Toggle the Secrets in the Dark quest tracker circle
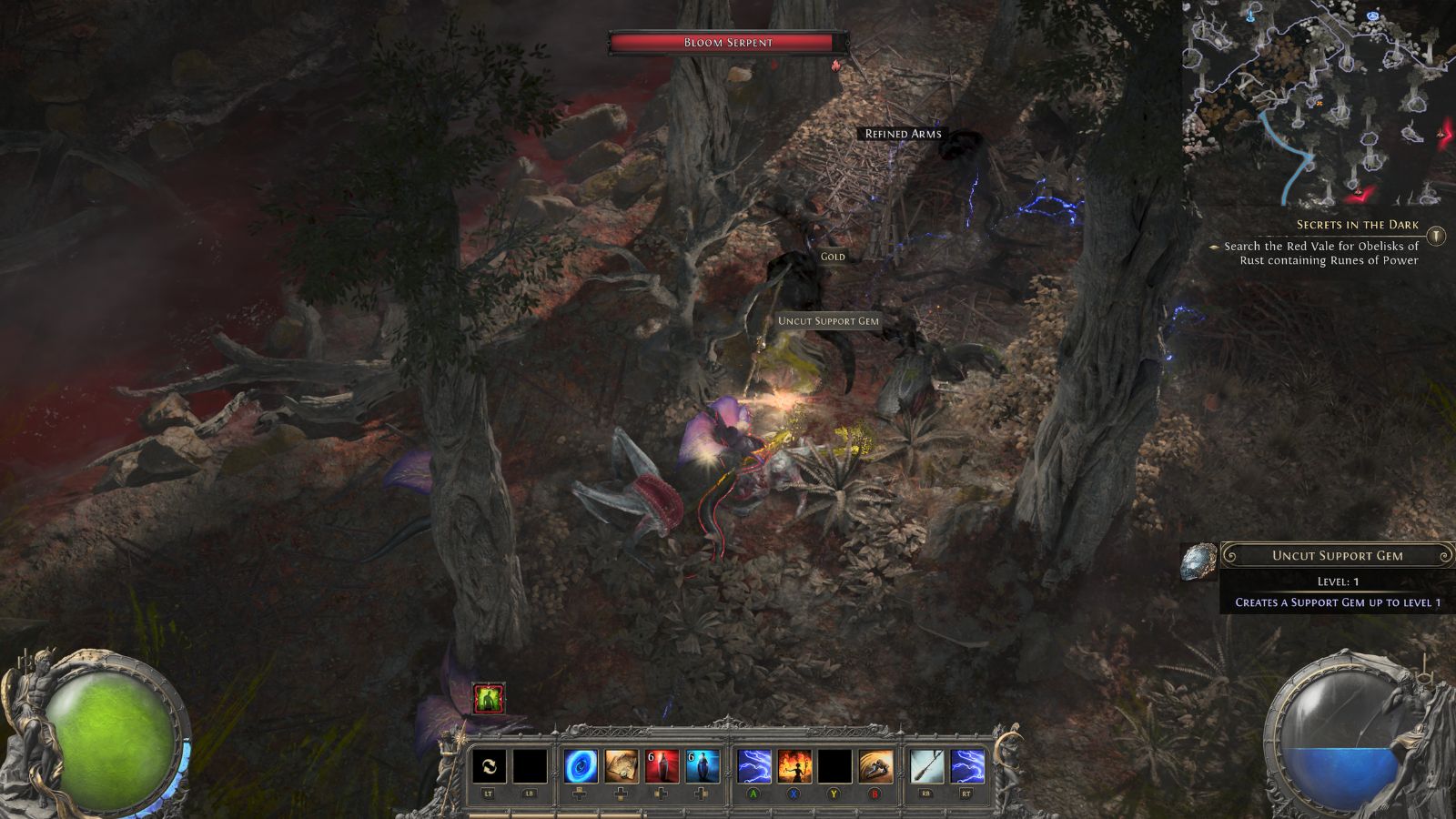Screen dimensions: 1456x819 click(1435, 235)
